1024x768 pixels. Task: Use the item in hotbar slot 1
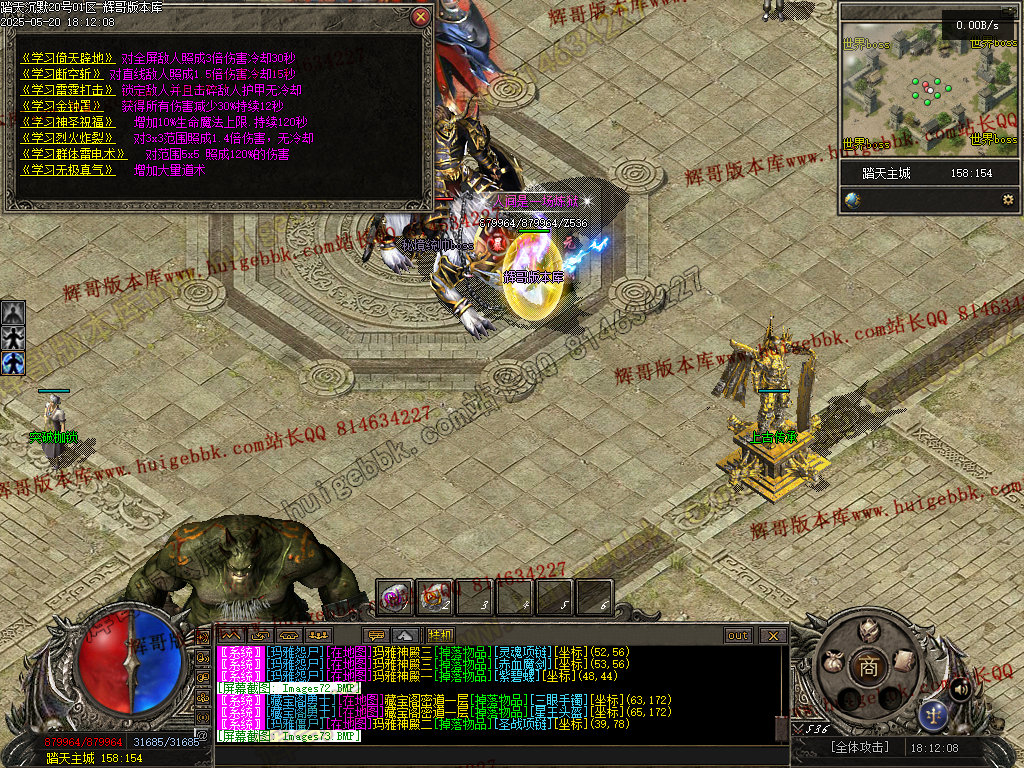click(x=394, y=597)
